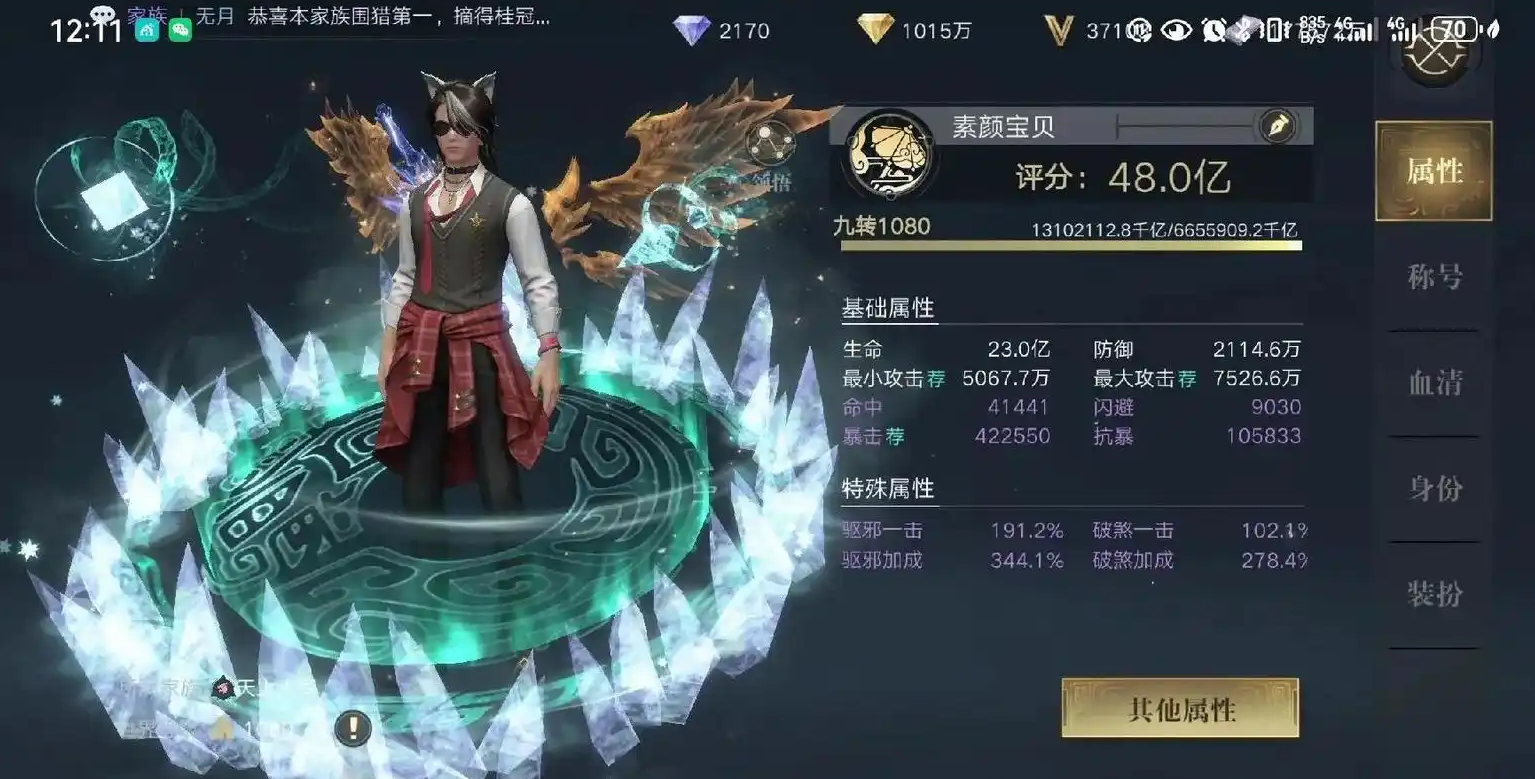Tap the gold diamond currency icon
1535x779 pixels.
pyautogui.click(x=875, y=30)
